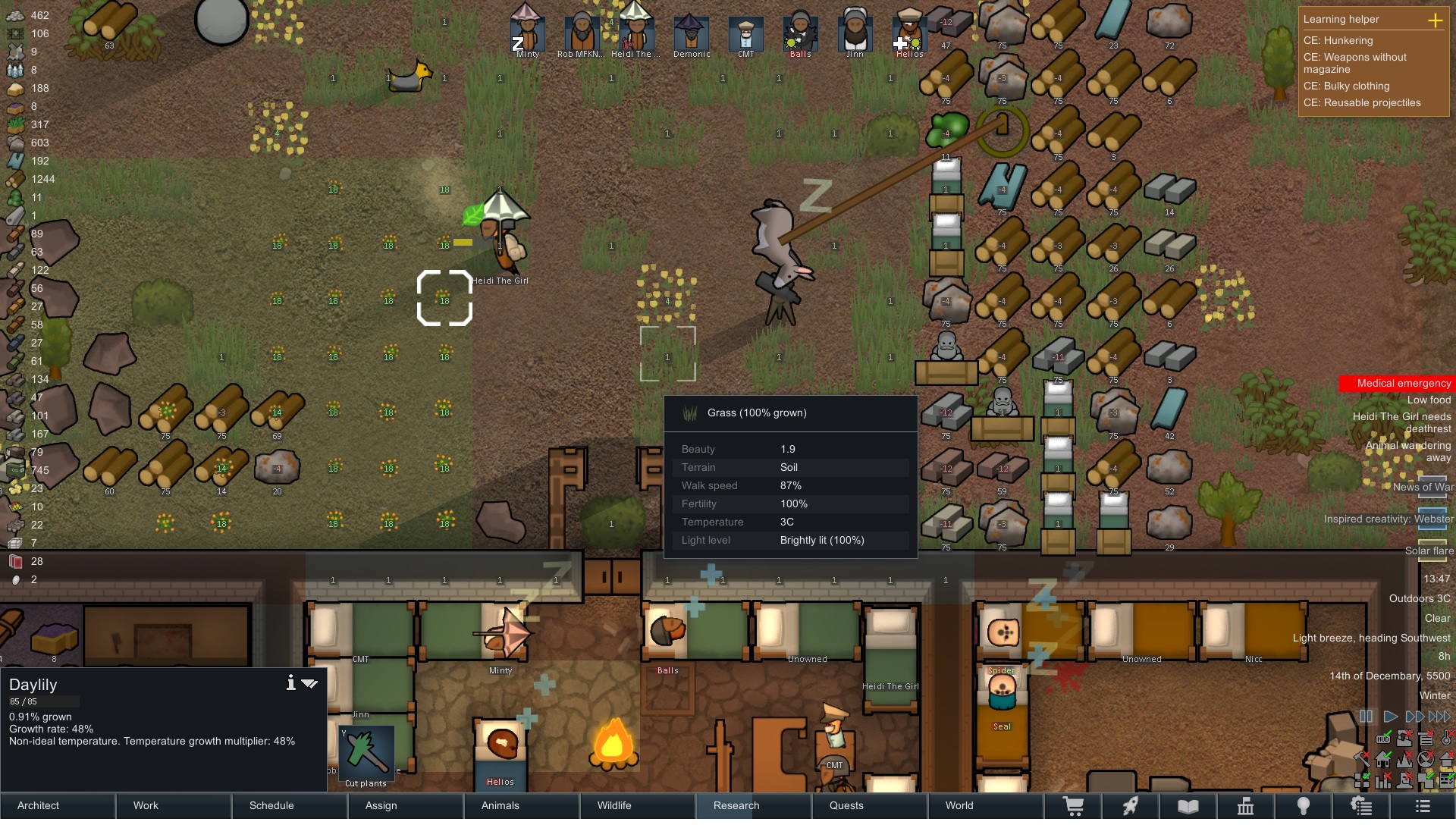The height and width of the screenshot is (825, 1456).
Task: Click the Low food alert
Action: [x=1429, y=400]
